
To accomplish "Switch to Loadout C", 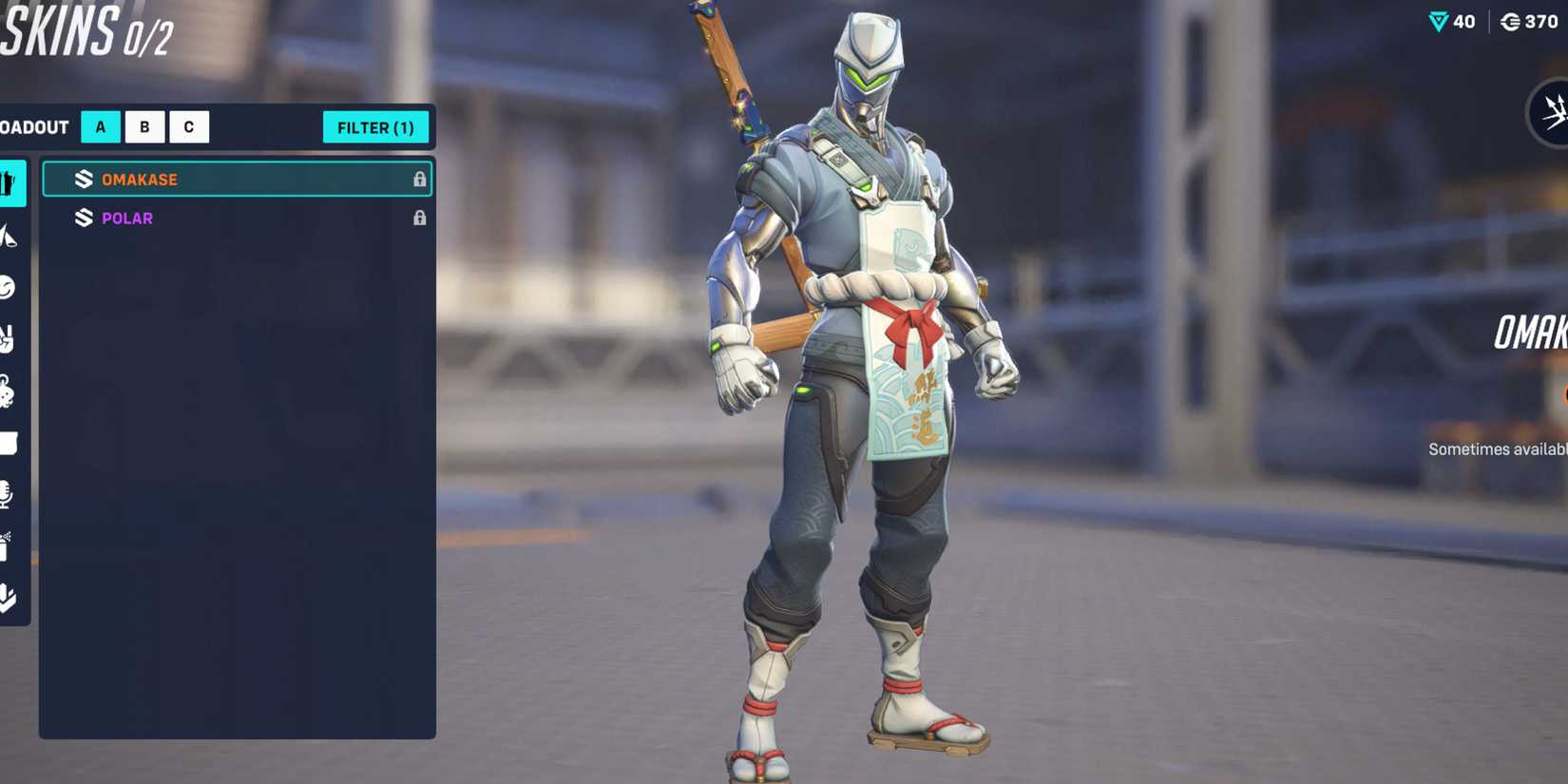I will click(x=189, y=126).
